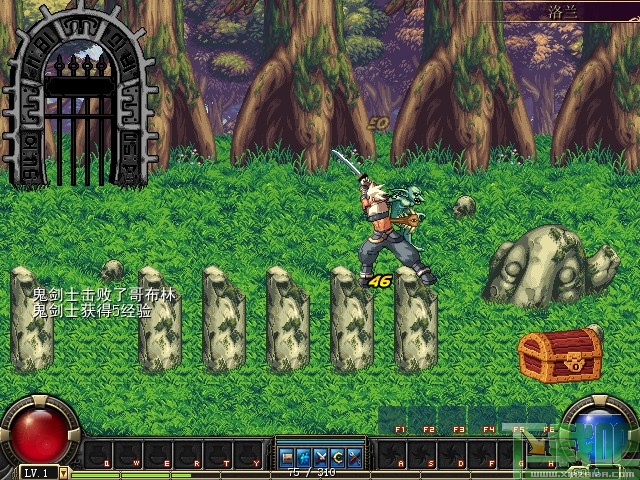The width and height of the screenshot is (640, 480).
Task: Click the blue figure character info button
Action: tap(305, 456)
